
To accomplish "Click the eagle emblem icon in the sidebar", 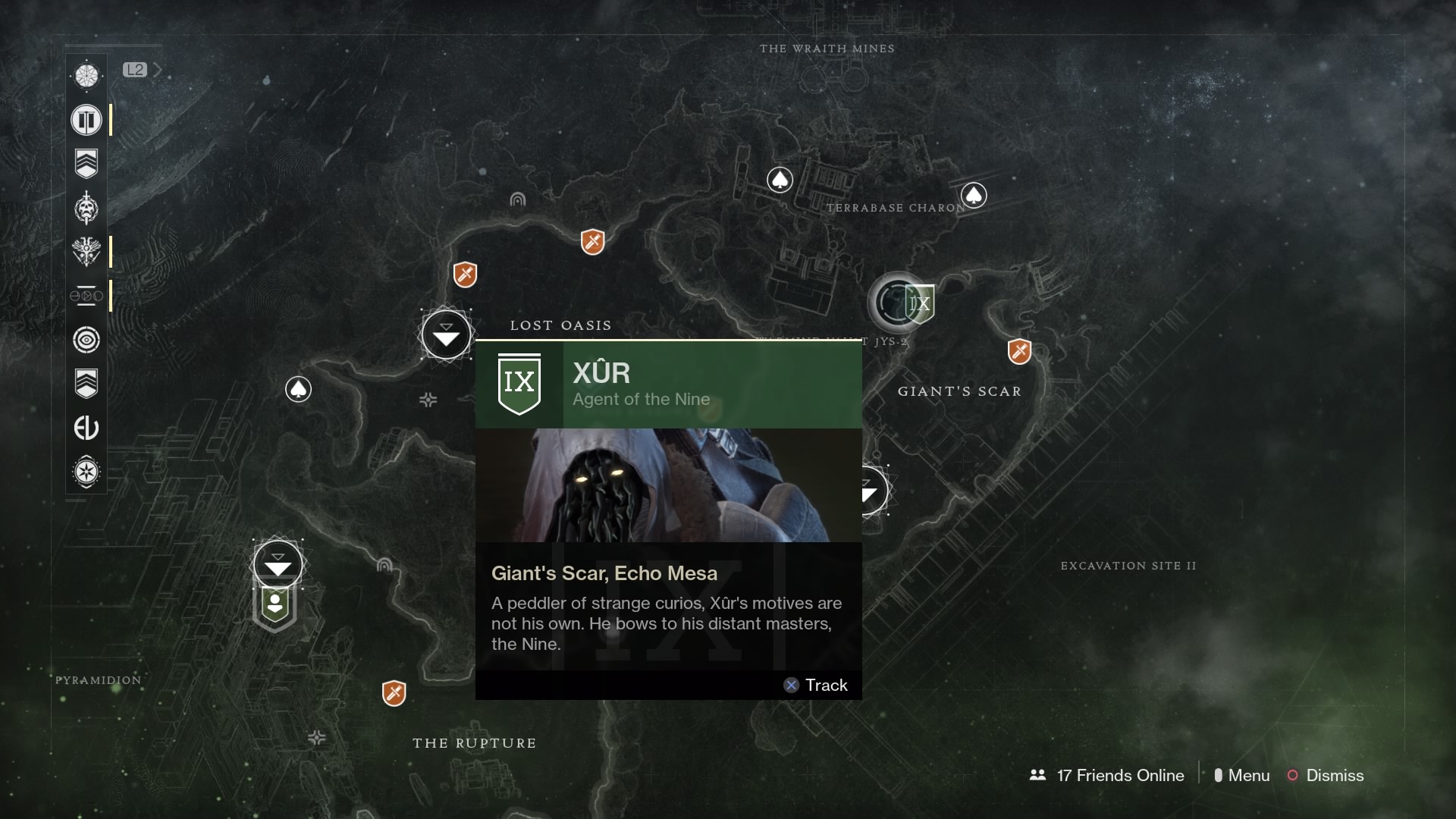I will click(86, 253).
